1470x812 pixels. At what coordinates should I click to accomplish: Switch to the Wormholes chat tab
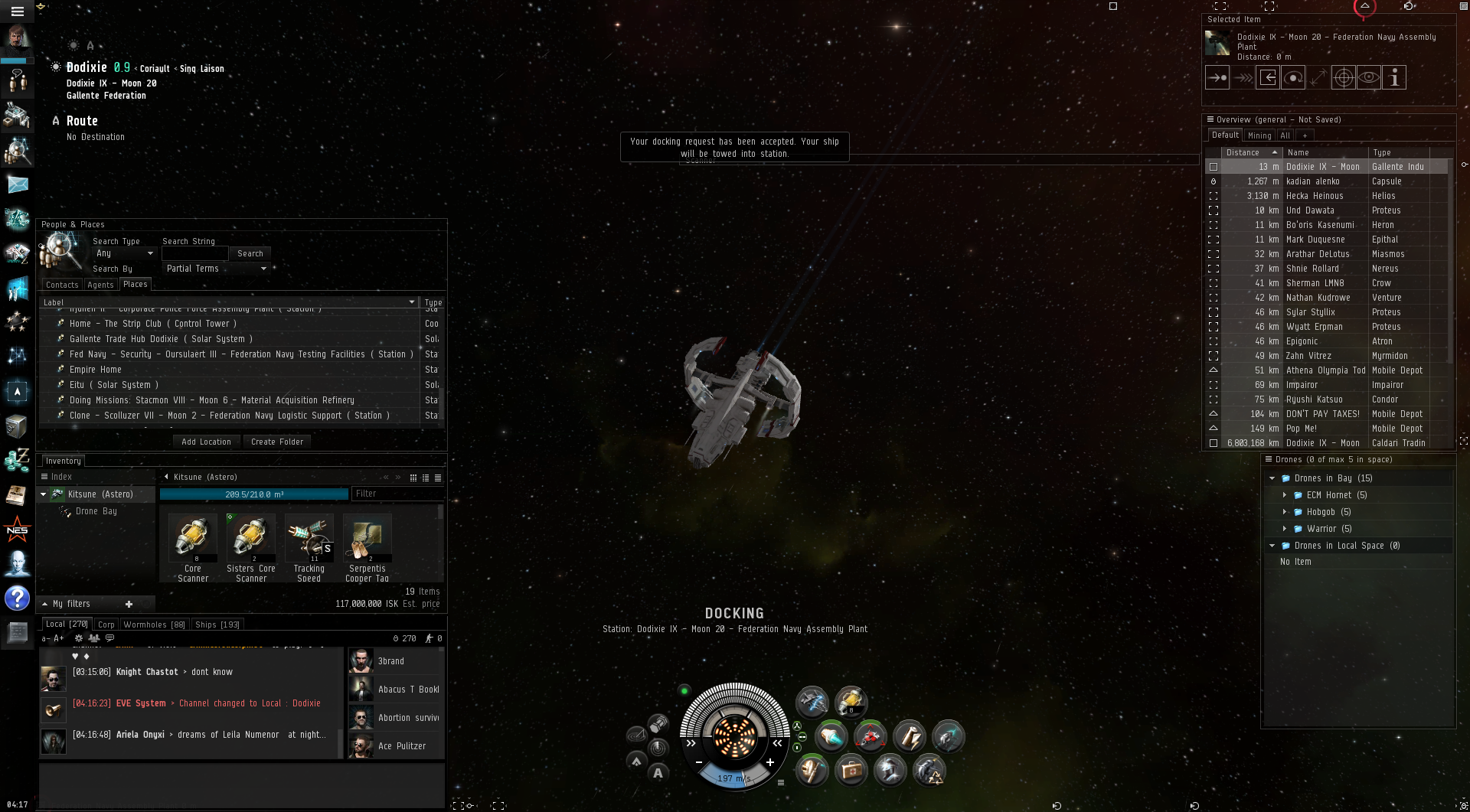pyautogui.click(x=154, y=624)
